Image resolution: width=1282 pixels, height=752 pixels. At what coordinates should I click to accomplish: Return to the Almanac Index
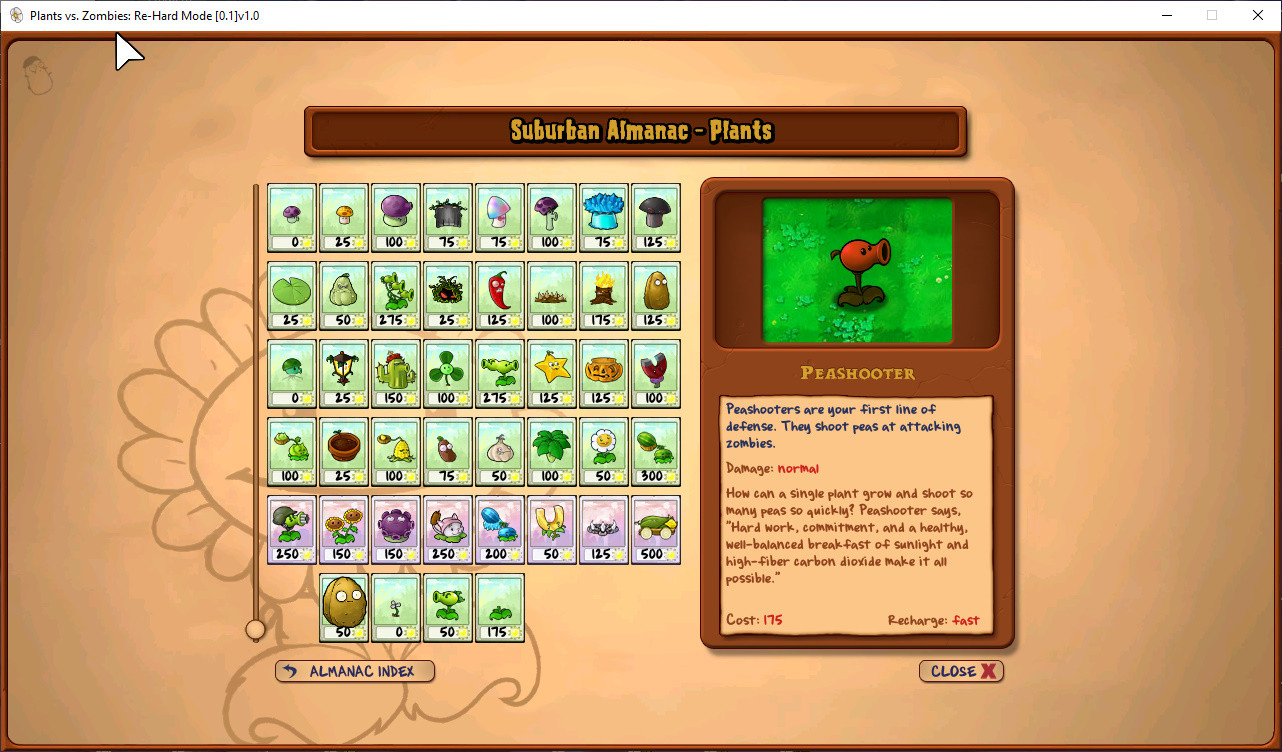click(354, 671)
